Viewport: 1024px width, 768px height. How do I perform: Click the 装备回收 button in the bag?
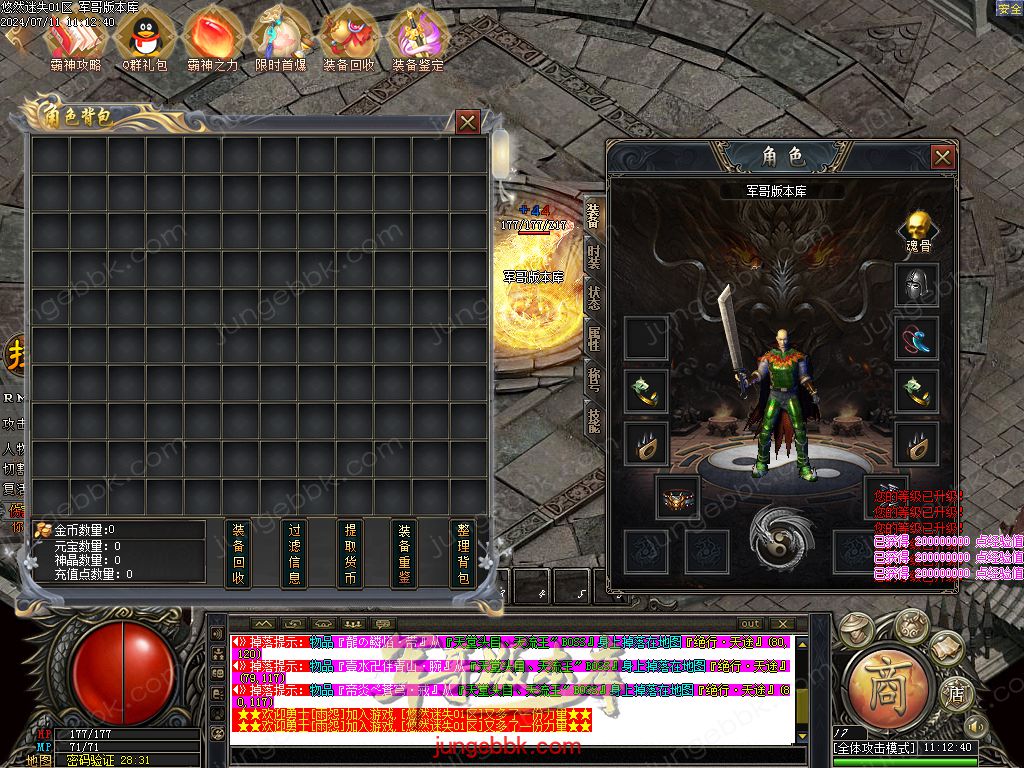click(238, 553)
